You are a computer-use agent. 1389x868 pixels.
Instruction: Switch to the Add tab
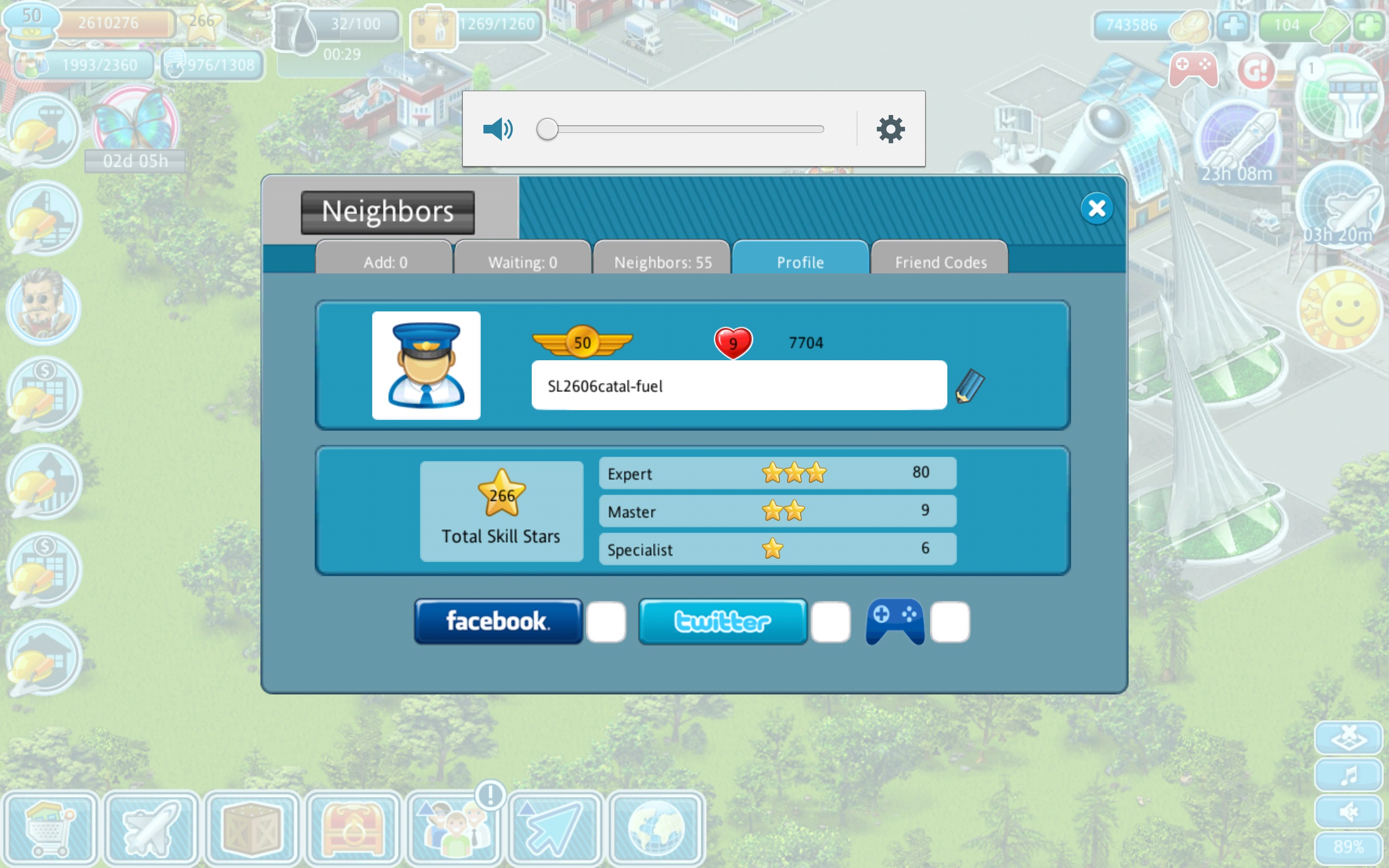[x=385, y=262]
